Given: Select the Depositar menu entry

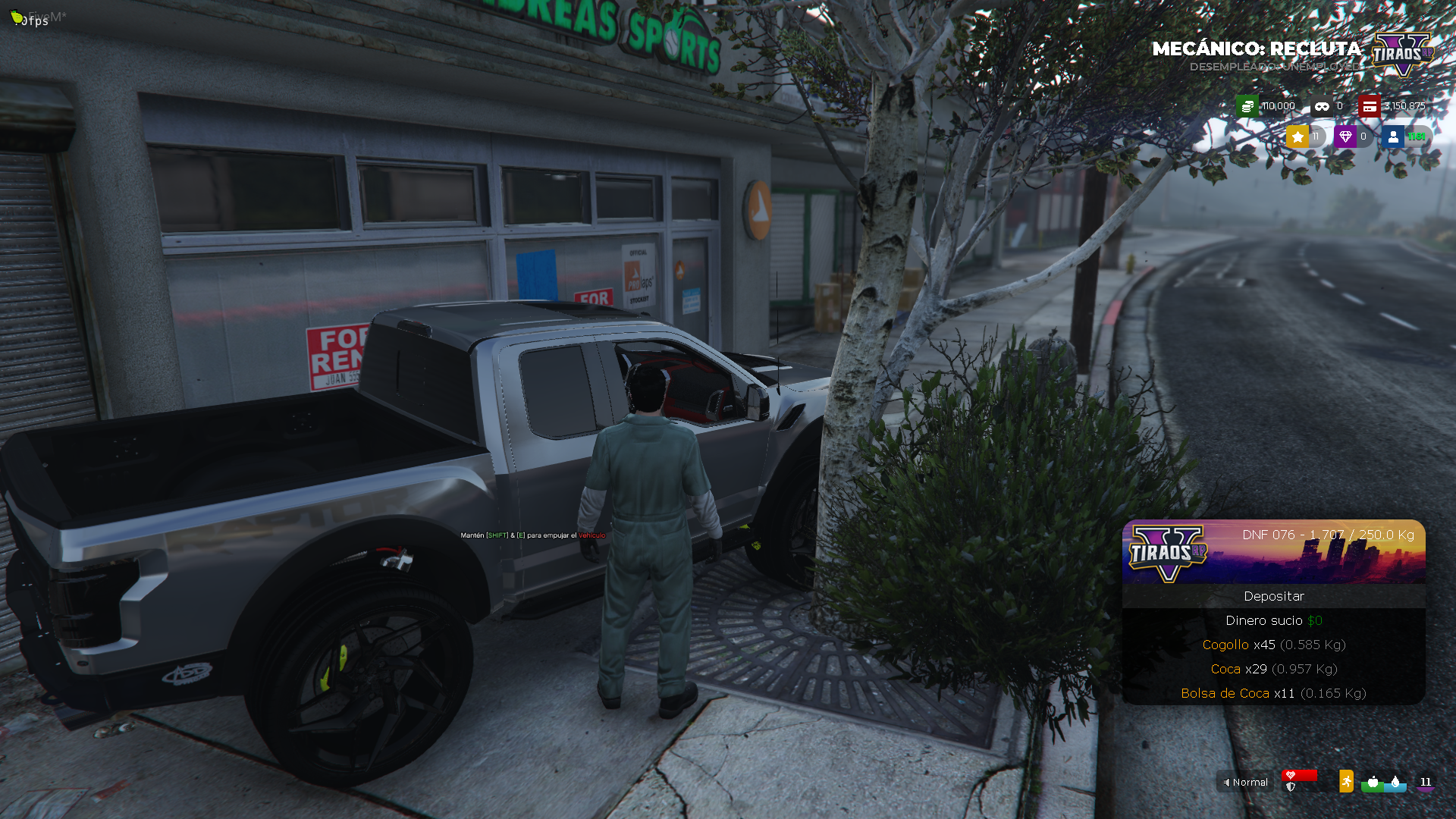Looking at the screenshot, I should point(1273,596).
